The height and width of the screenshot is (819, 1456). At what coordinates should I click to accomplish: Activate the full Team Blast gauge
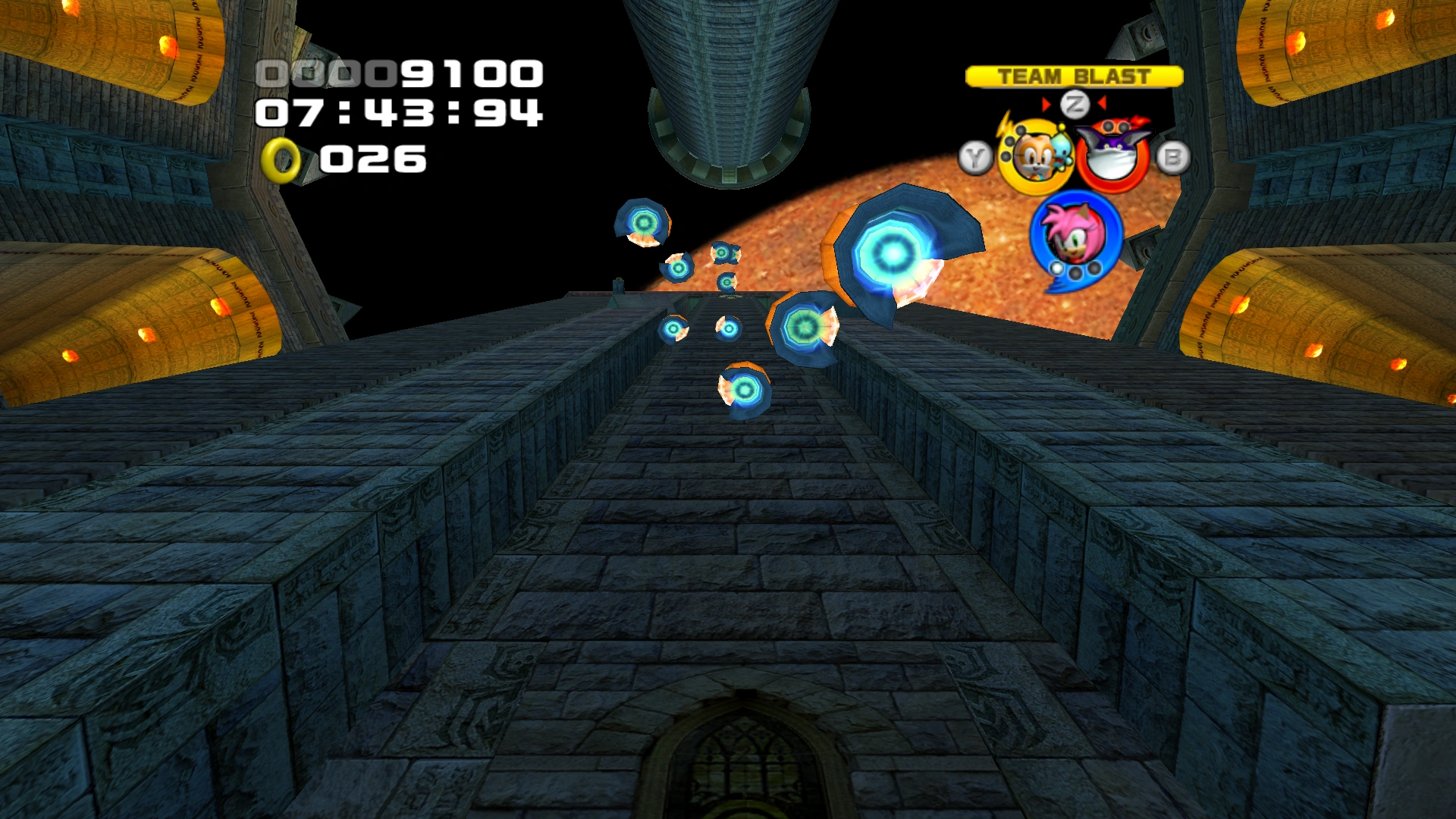click(x=1074, y=77)
